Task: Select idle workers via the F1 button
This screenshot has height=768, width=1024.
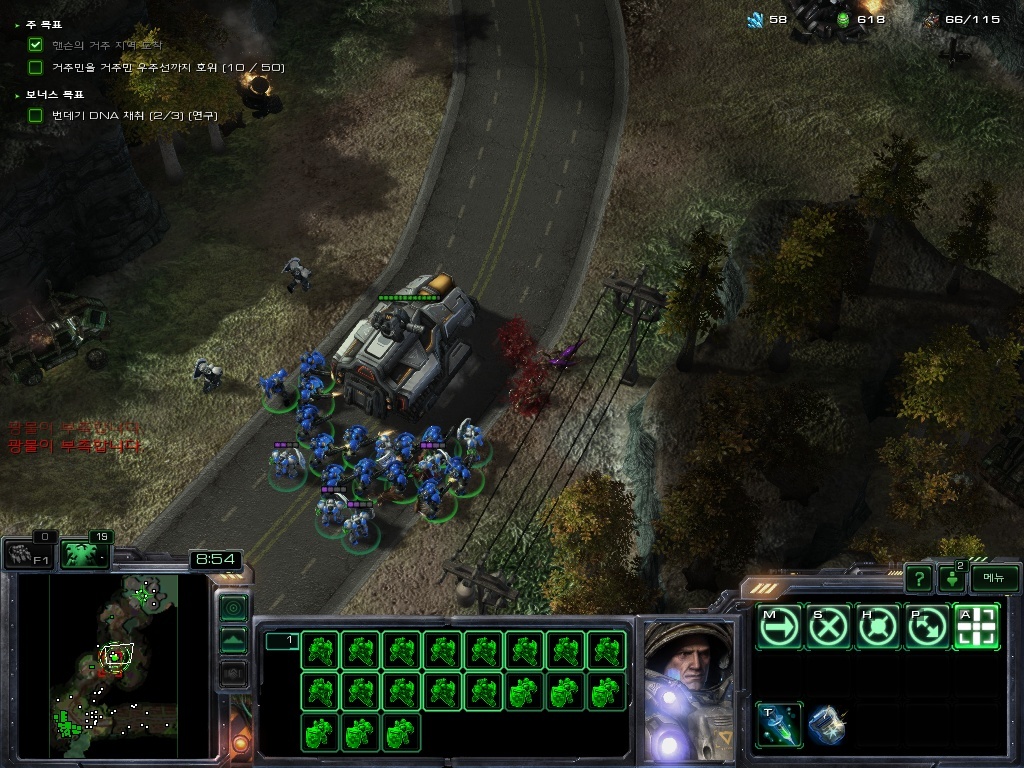Action: pyautogui.click(x=28, y=555)
